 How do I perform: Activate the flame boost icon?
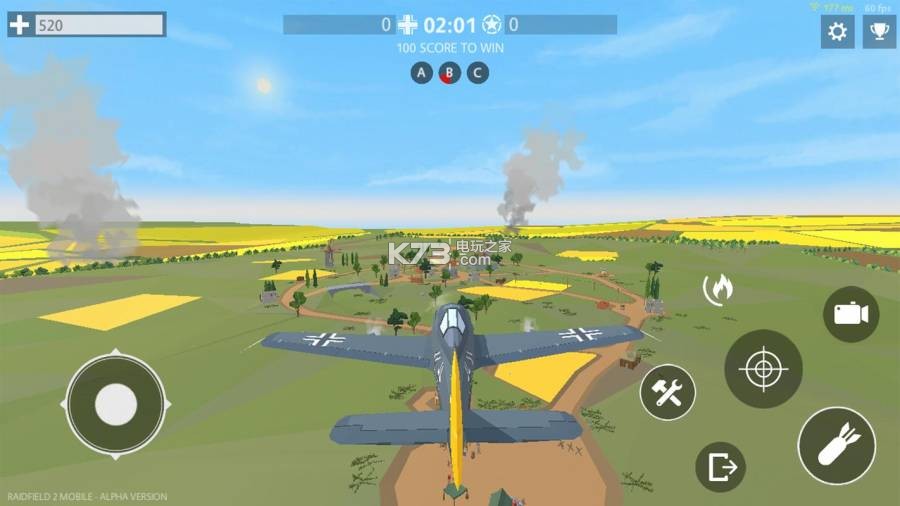pyautogui.click(x=719, y=289)
